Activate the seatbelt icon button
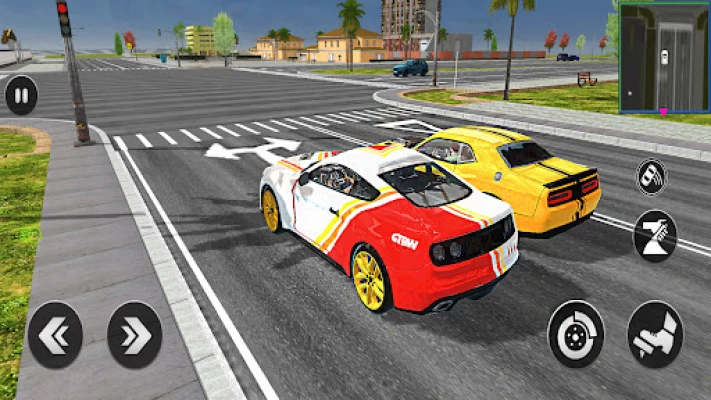This screenshot has height=400, width=711. click(x=655, y=234)
